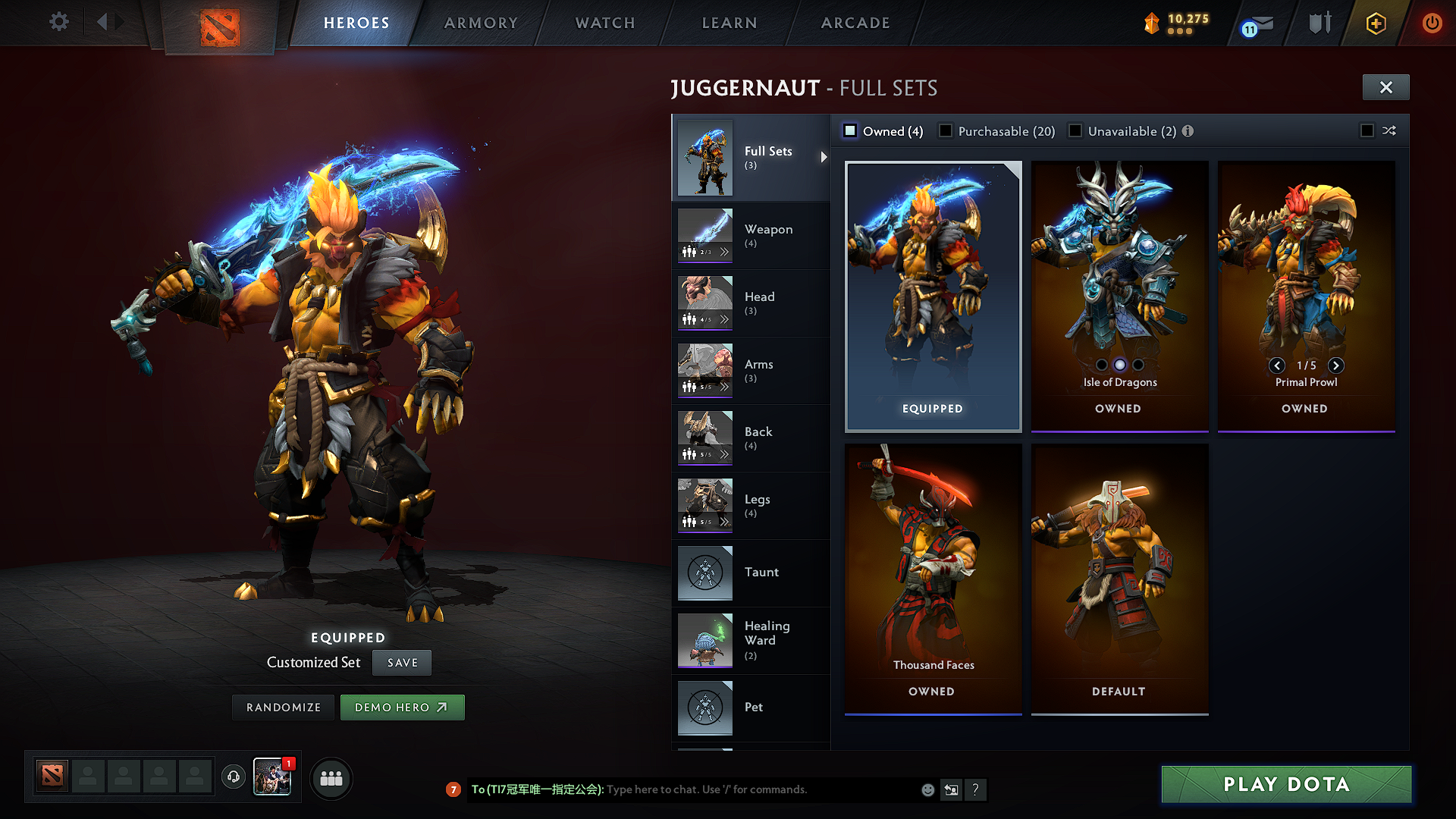Image resolution: width=1456 pixels, height=819 pixels.
Task: Expand the Weapon items with the chevron
Action: (726, 252)
